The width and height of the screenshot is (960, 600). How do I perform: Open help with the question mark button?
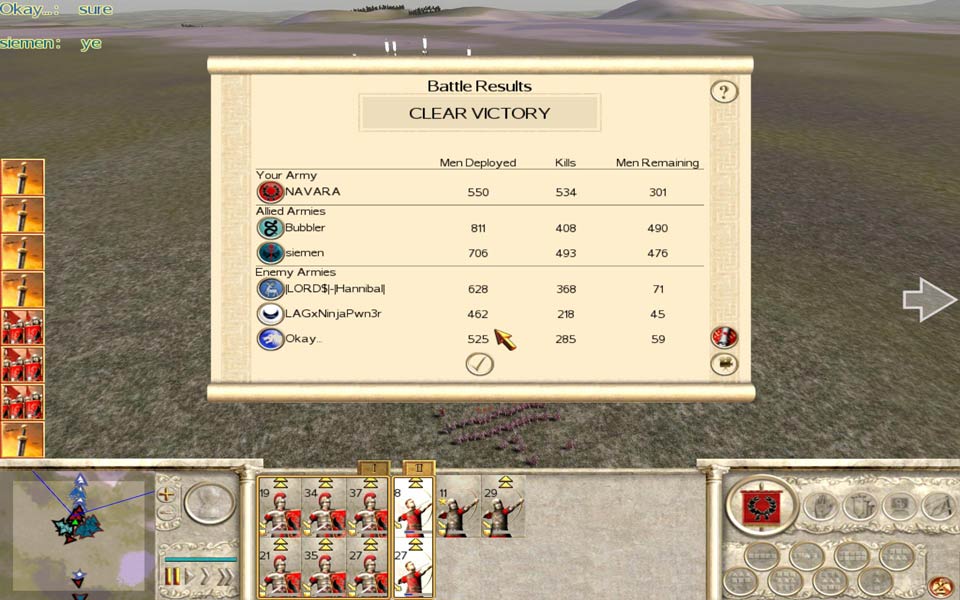724,92
